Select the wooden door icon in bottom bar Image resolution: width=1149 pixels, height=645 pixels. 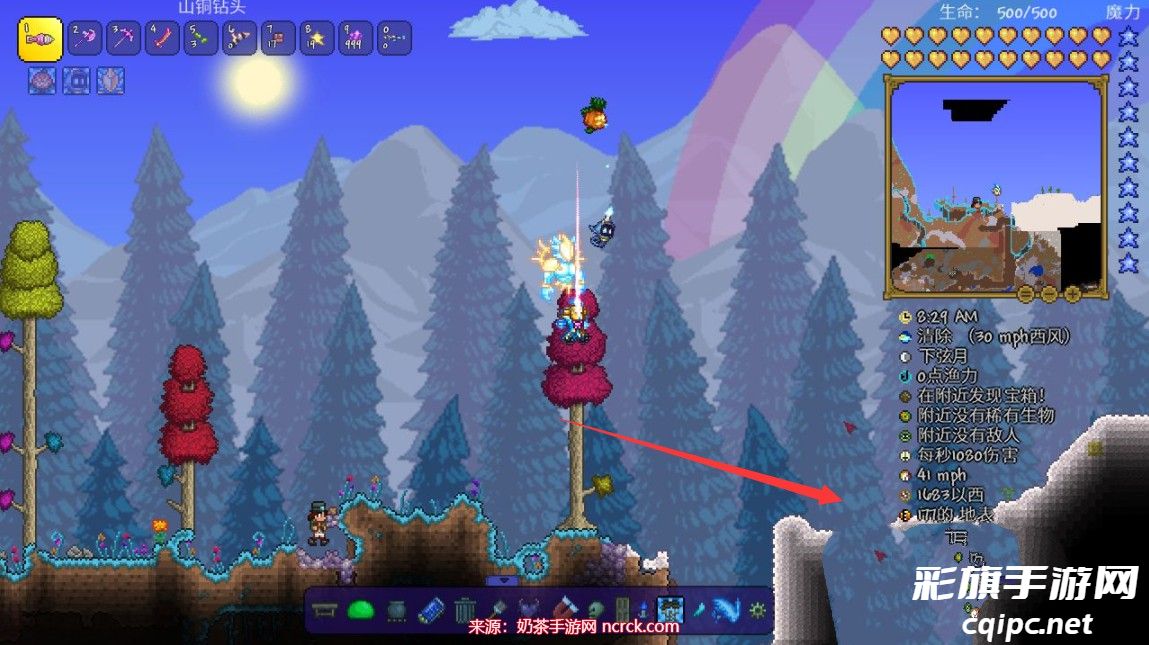(x=622, y=608)
